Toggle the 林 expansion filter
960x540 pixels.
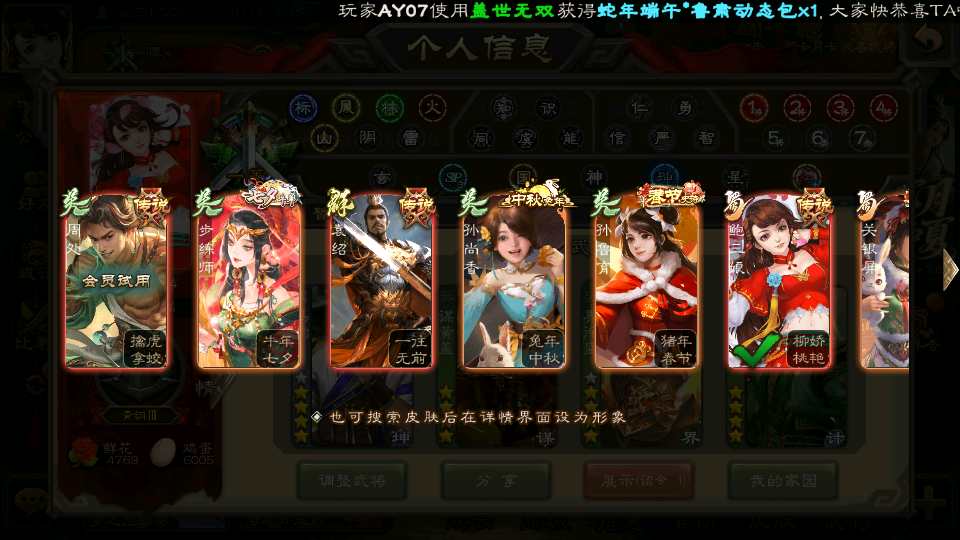click(x=389, y=107)
